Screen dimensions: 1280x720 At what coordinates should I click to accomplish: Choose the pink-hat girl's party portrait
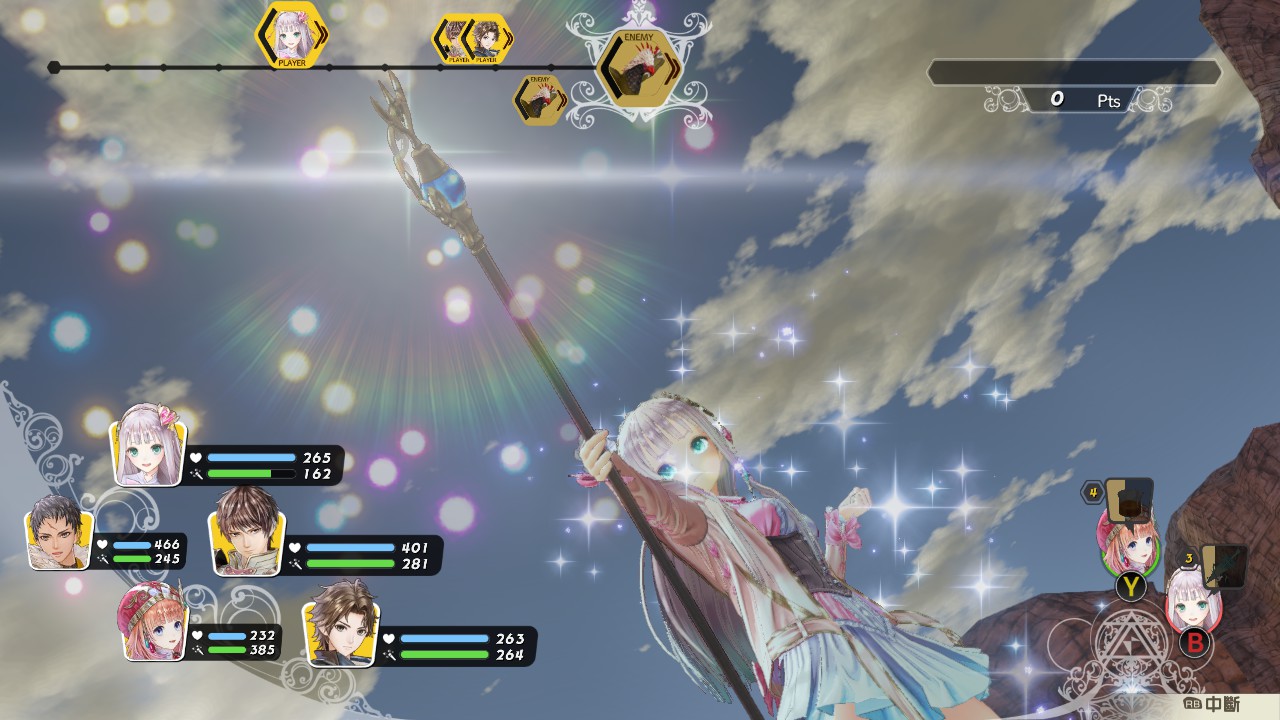(153, 622)
